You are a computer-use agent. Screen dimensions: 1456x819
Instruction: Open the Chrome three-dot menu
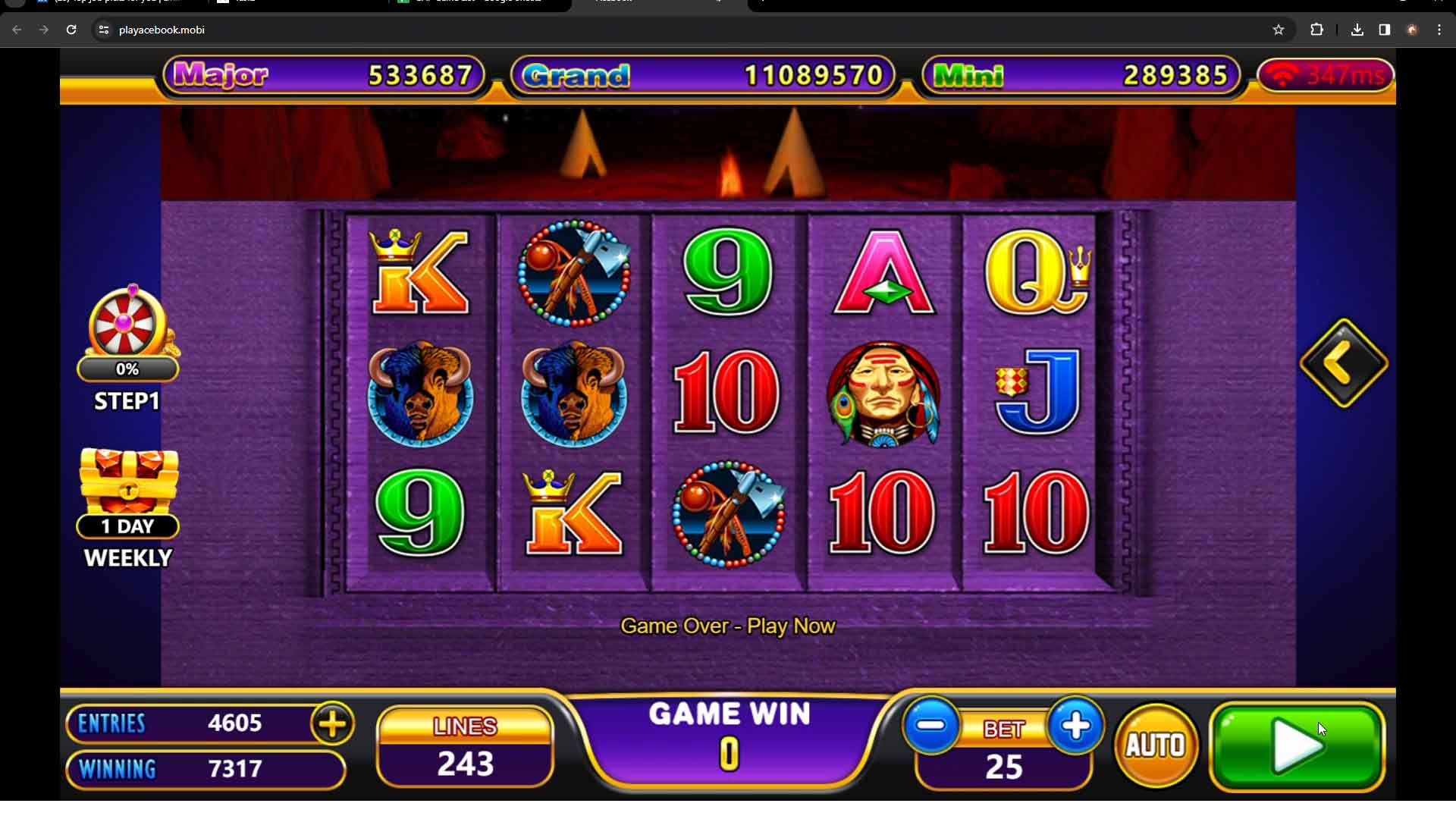pyautogui.click(x=1440, y=30)
